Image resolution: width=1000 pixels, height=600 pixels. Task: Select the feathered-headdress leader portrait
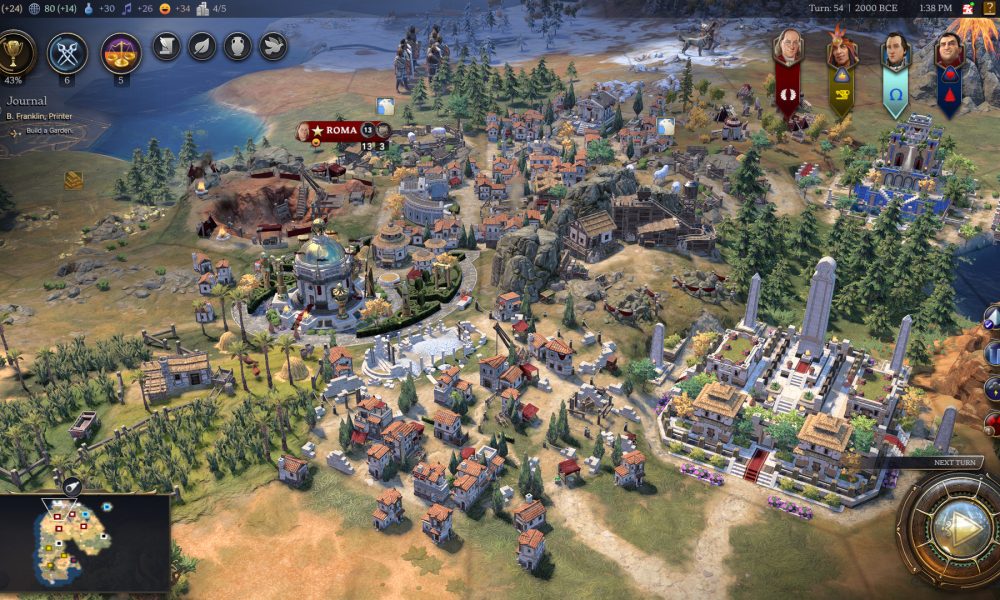coord(841,50)
